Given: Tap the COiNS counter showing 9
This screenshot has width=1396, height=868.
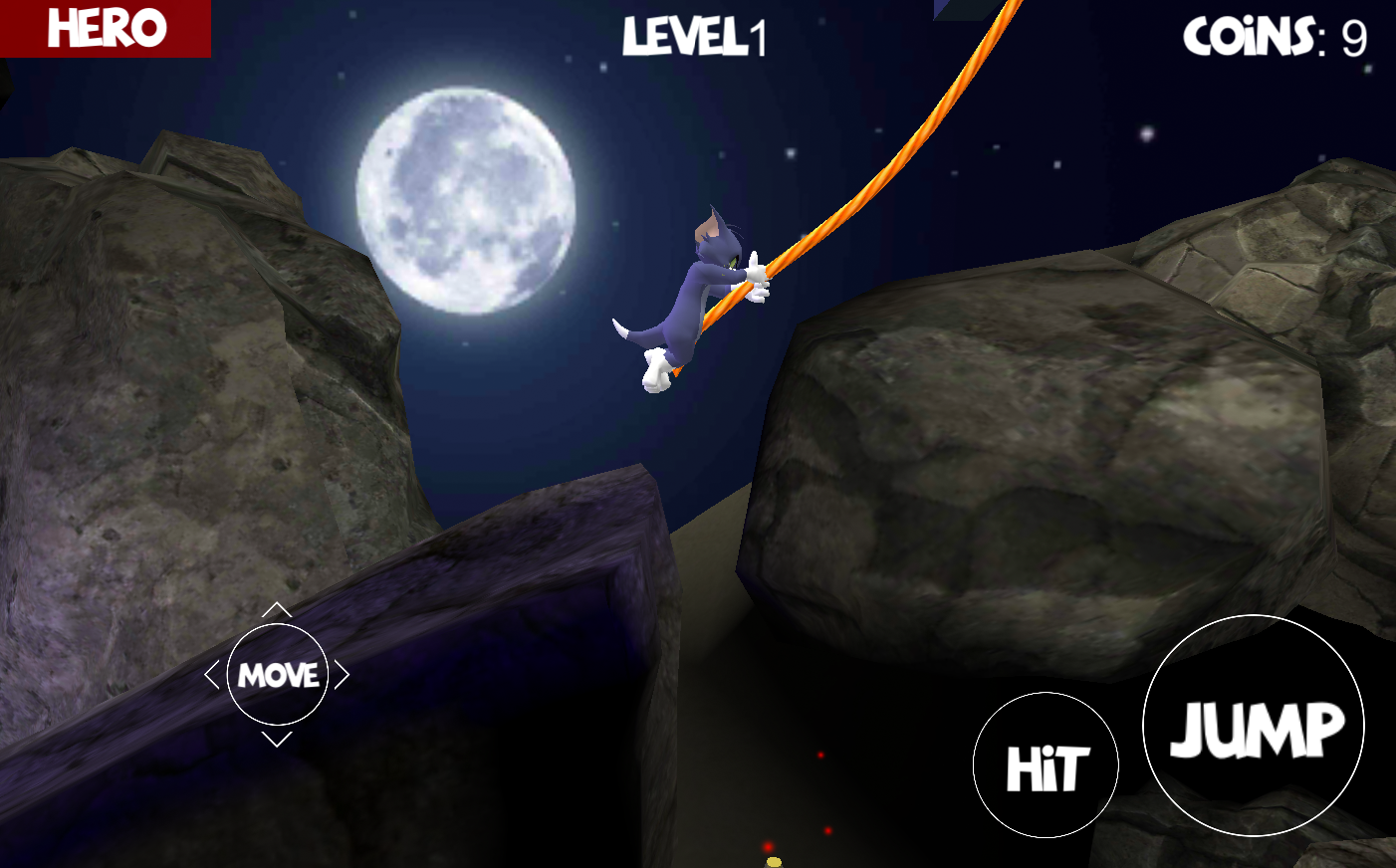Looking at the screenshot, I should coord(1276,38).
